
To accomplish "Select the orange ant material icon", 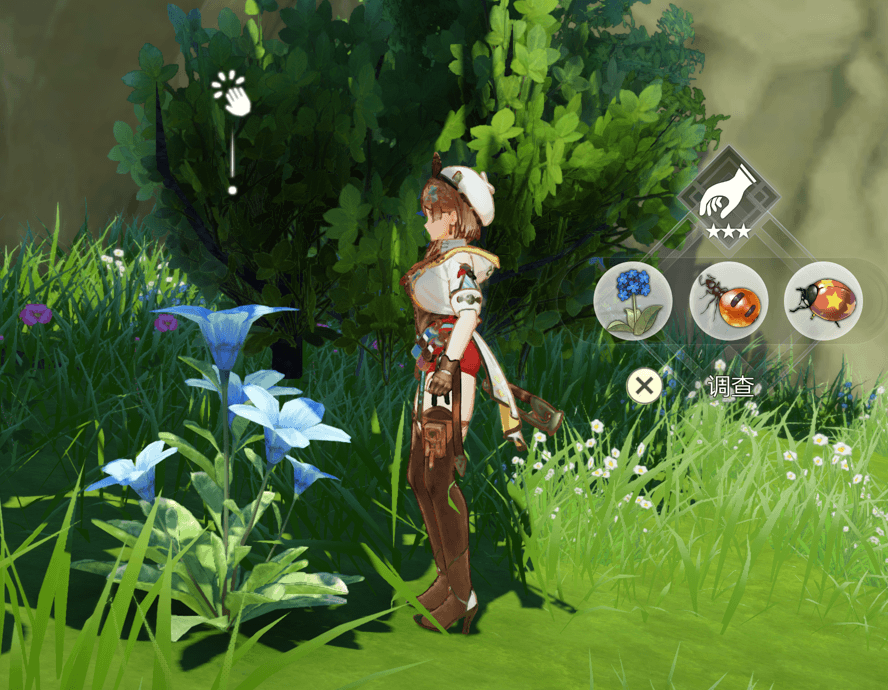I will click(x=728, y=301).
